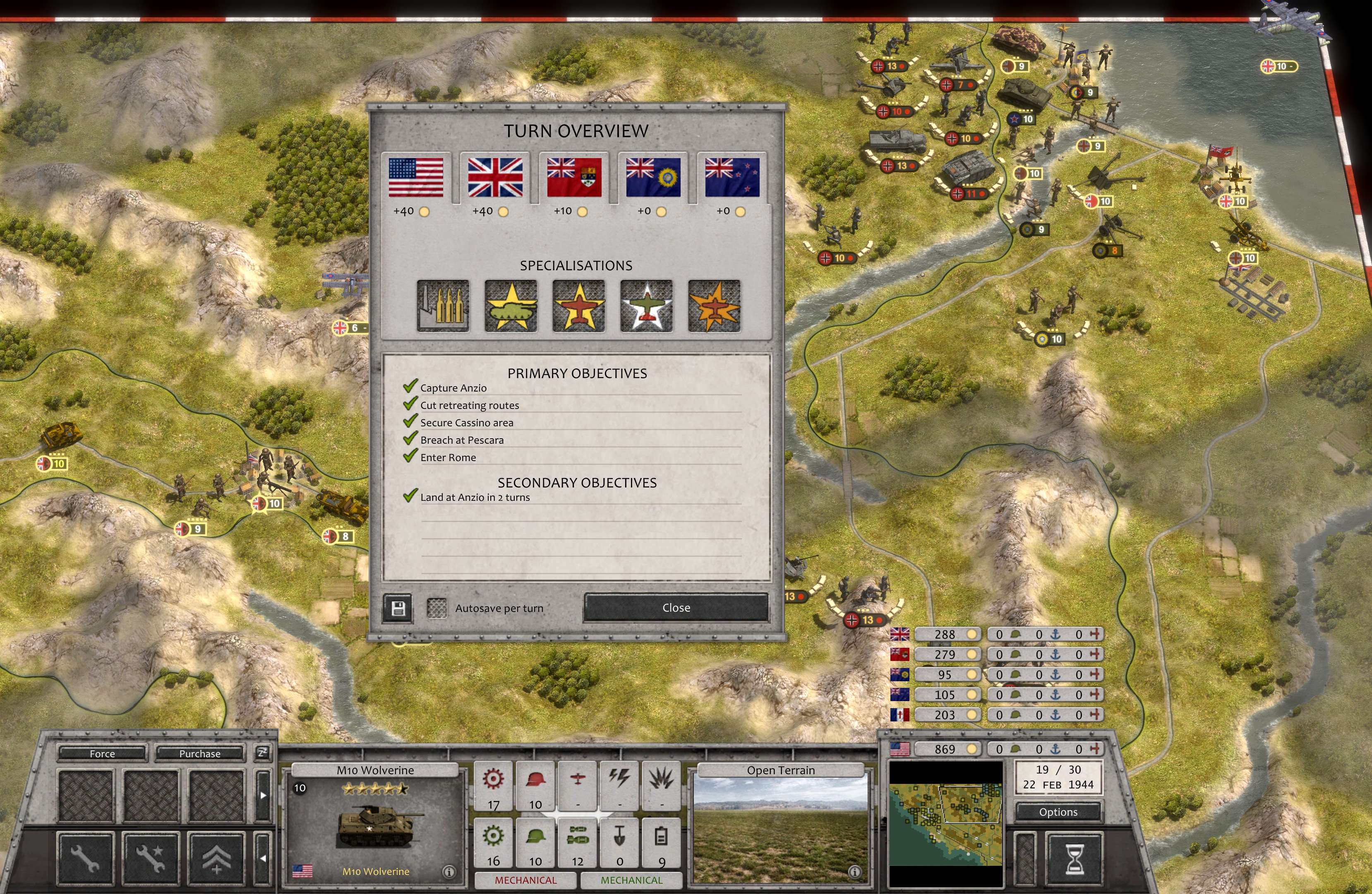1372x894 pixels.
Task: Select the tank with yellow star specialisation
Action: pos(511,306)
